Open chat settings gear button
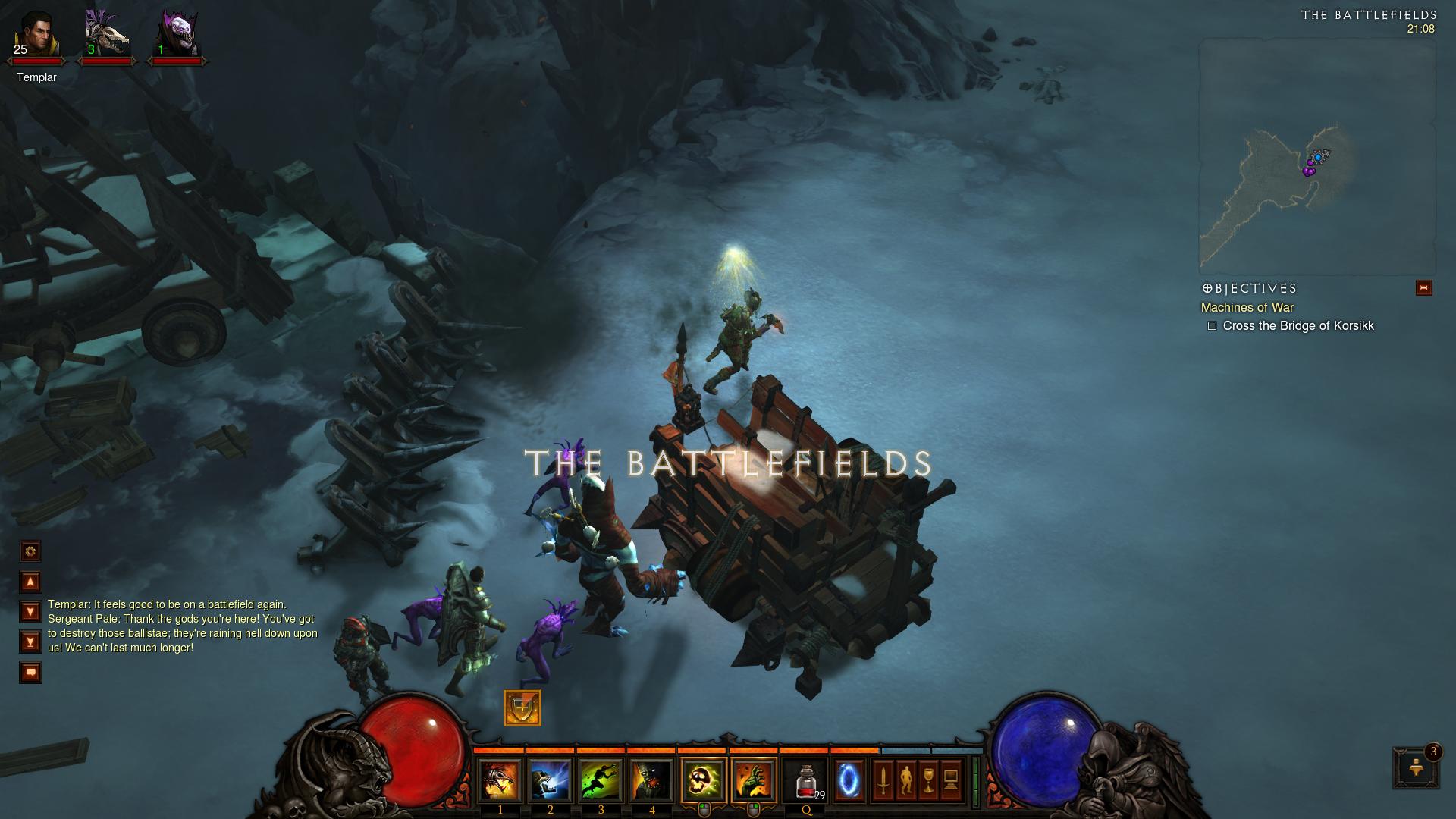The width and height of the screenshot is (1456, 819). coord(30,551)
